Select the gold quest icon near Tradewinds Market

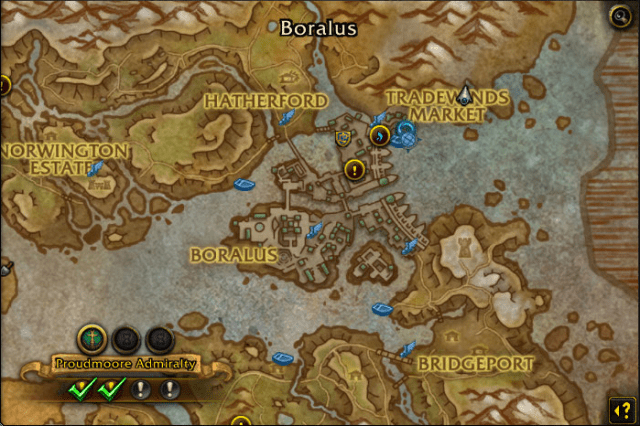379,135
